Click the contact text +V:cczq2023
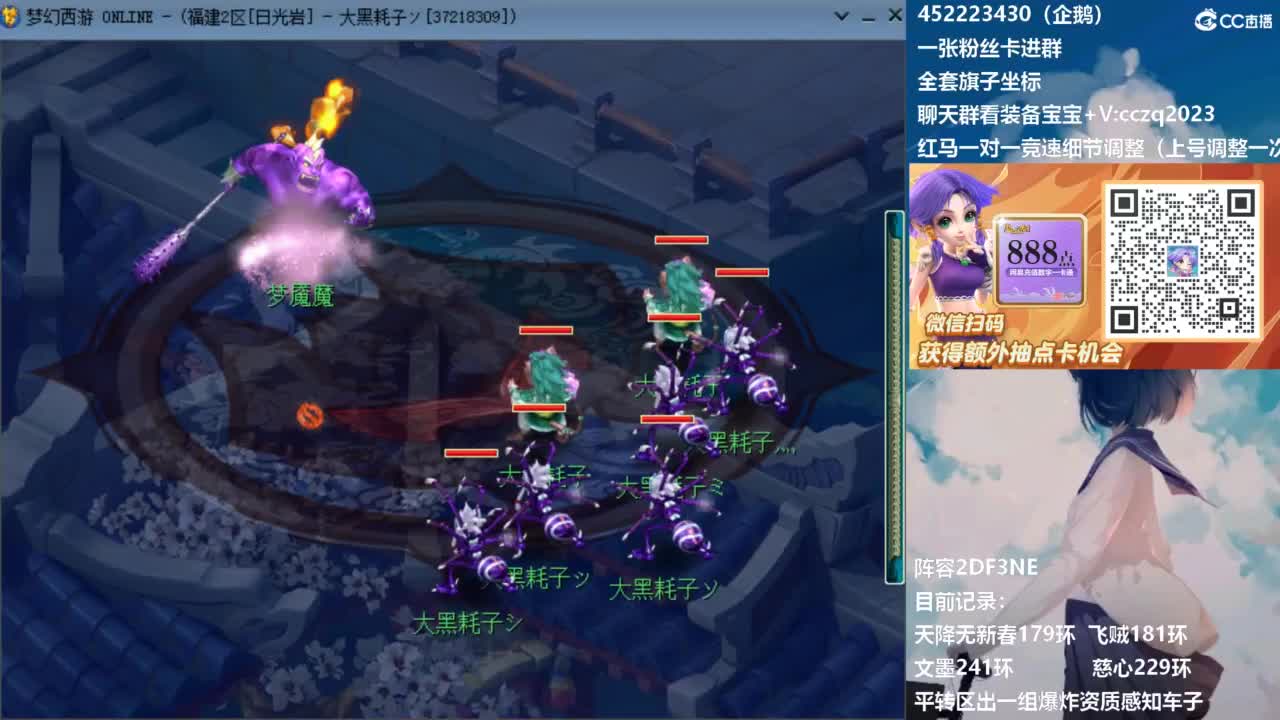 tap(1150, 114)
